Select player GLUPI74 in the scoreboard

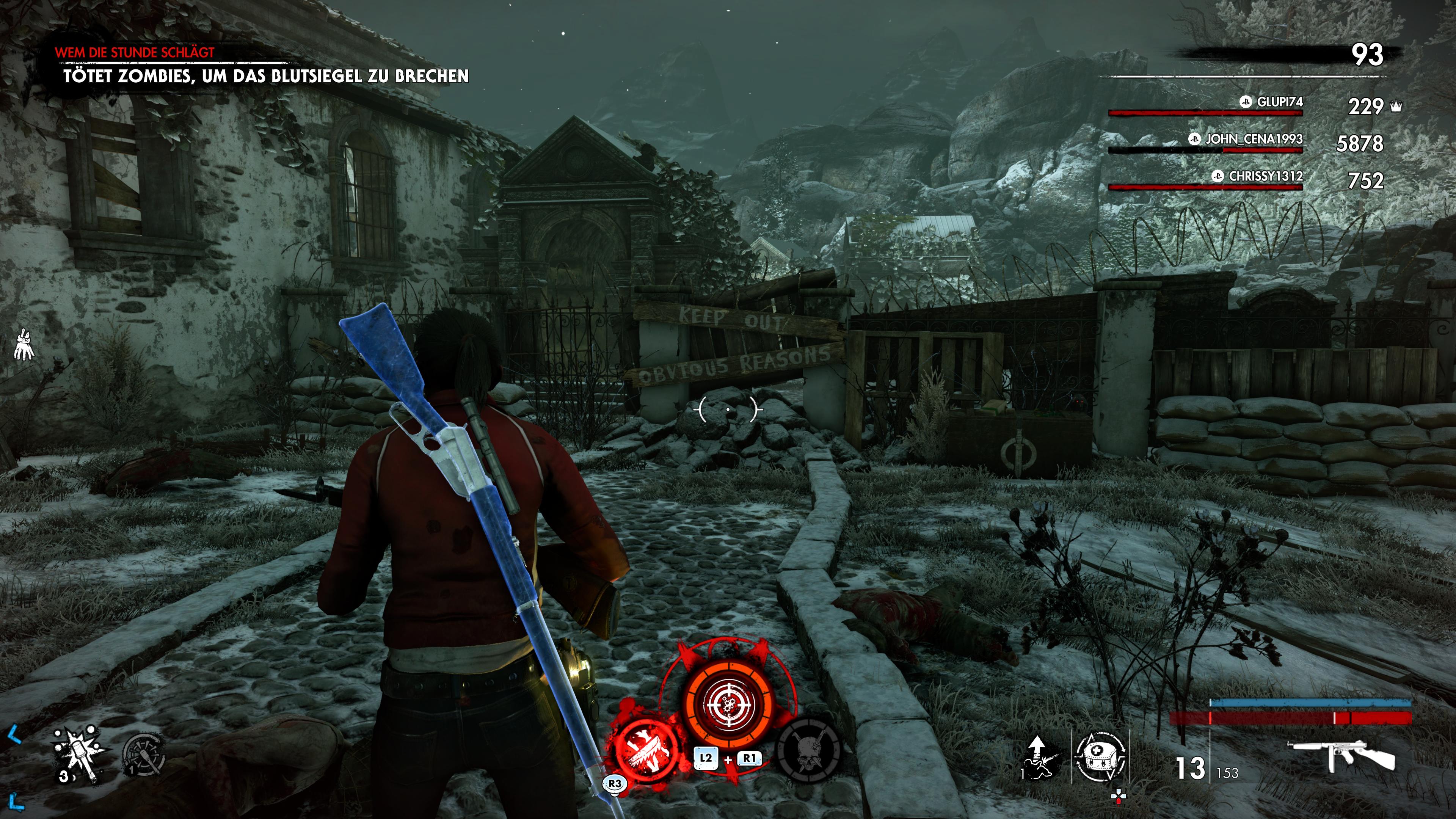click(1279, 102)
